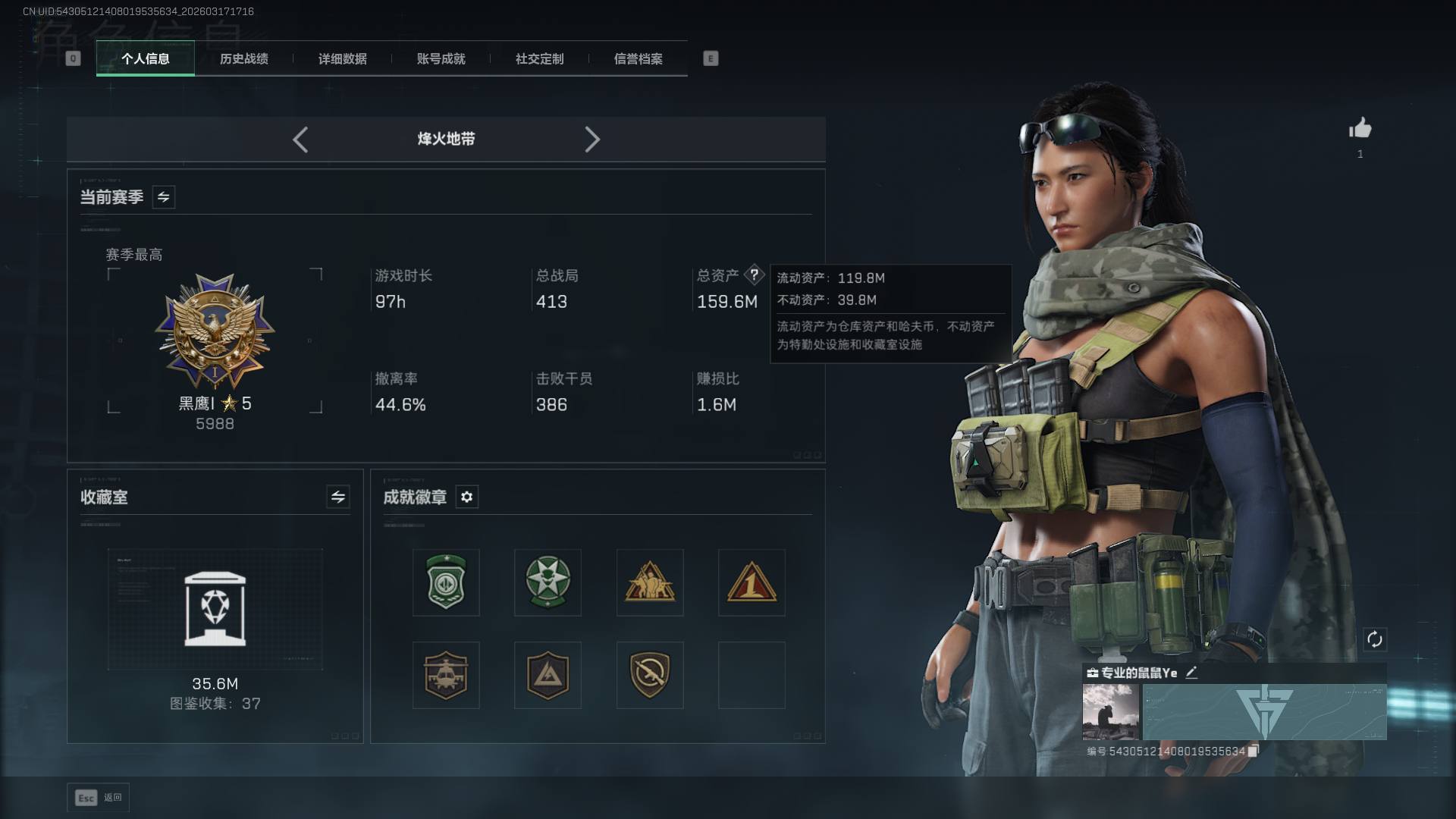This screenshot has height=819, width=1456.
Task: Select the helicopter achievement badge
Action: [446, 675]
